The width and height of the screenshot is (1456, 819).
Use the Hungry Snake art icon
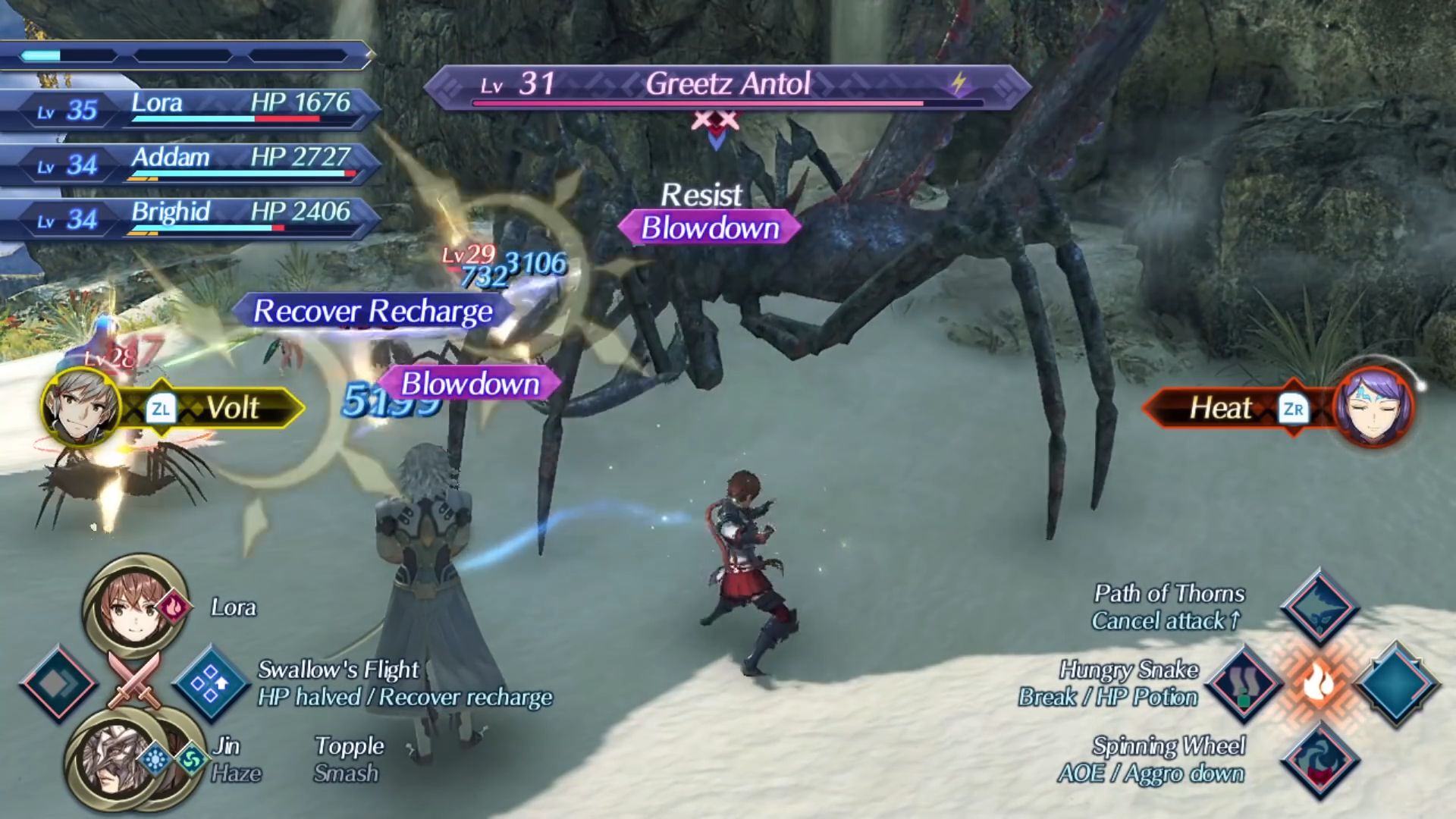[x=1244, y=683]
